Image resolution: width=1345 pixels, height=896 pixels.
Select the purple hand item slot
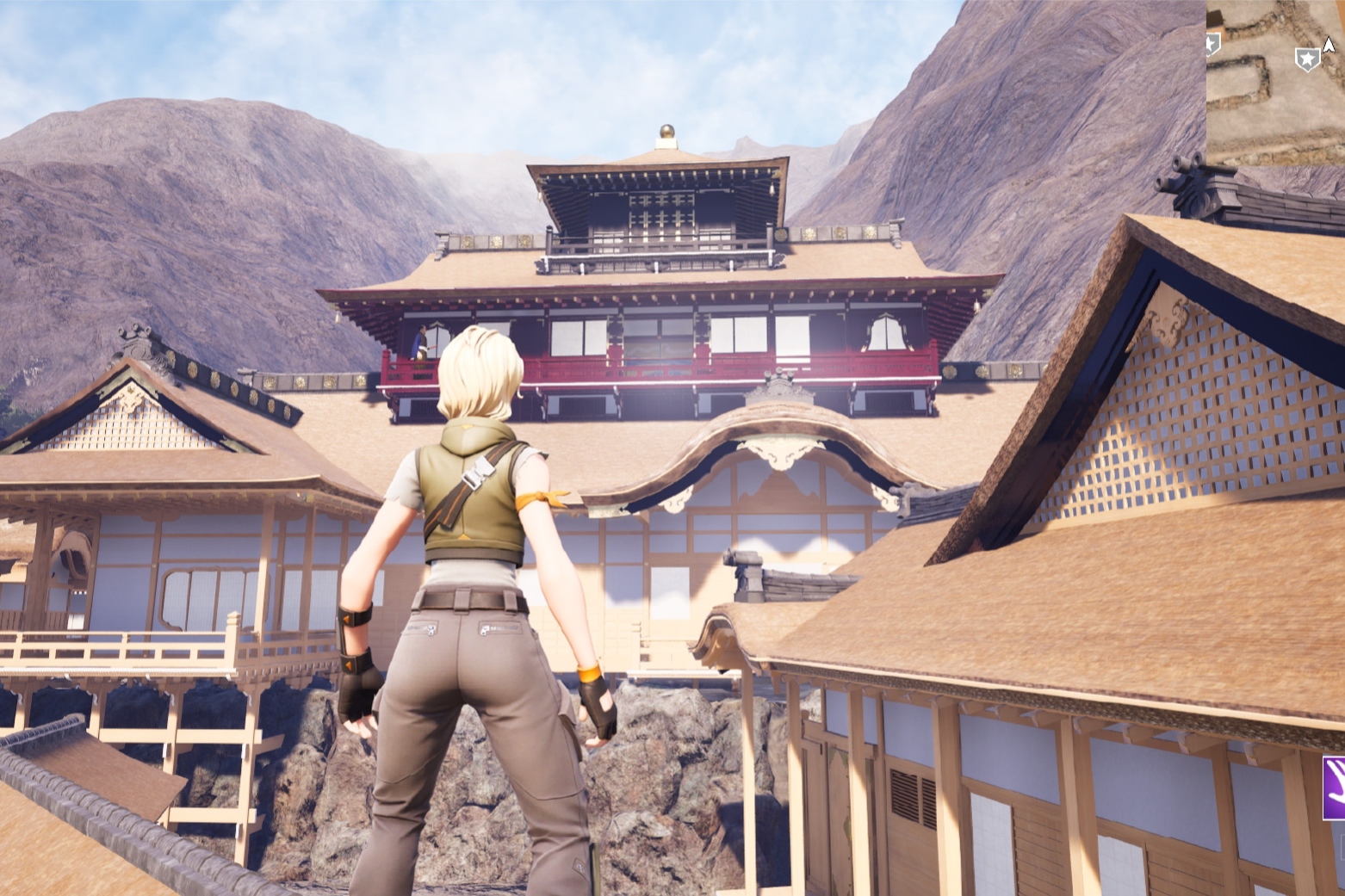point(1335,787)
